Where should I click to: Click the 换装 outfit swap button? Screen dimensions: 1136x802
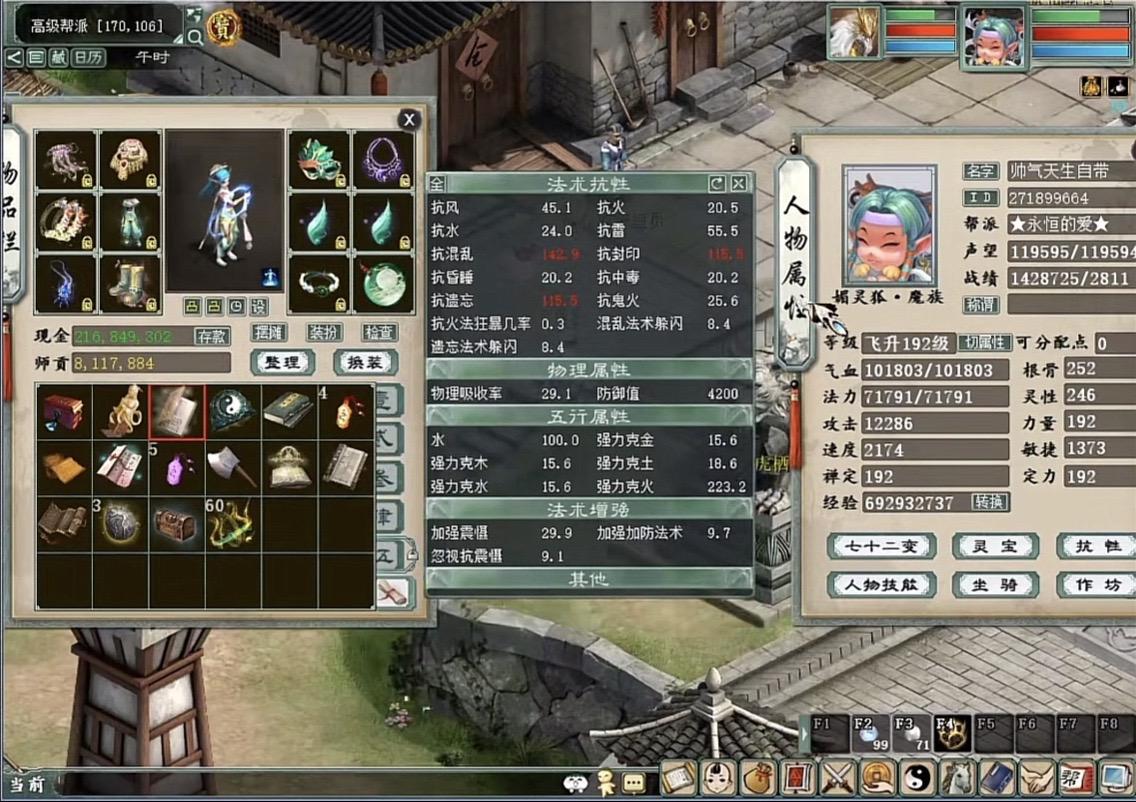(365, 362)
